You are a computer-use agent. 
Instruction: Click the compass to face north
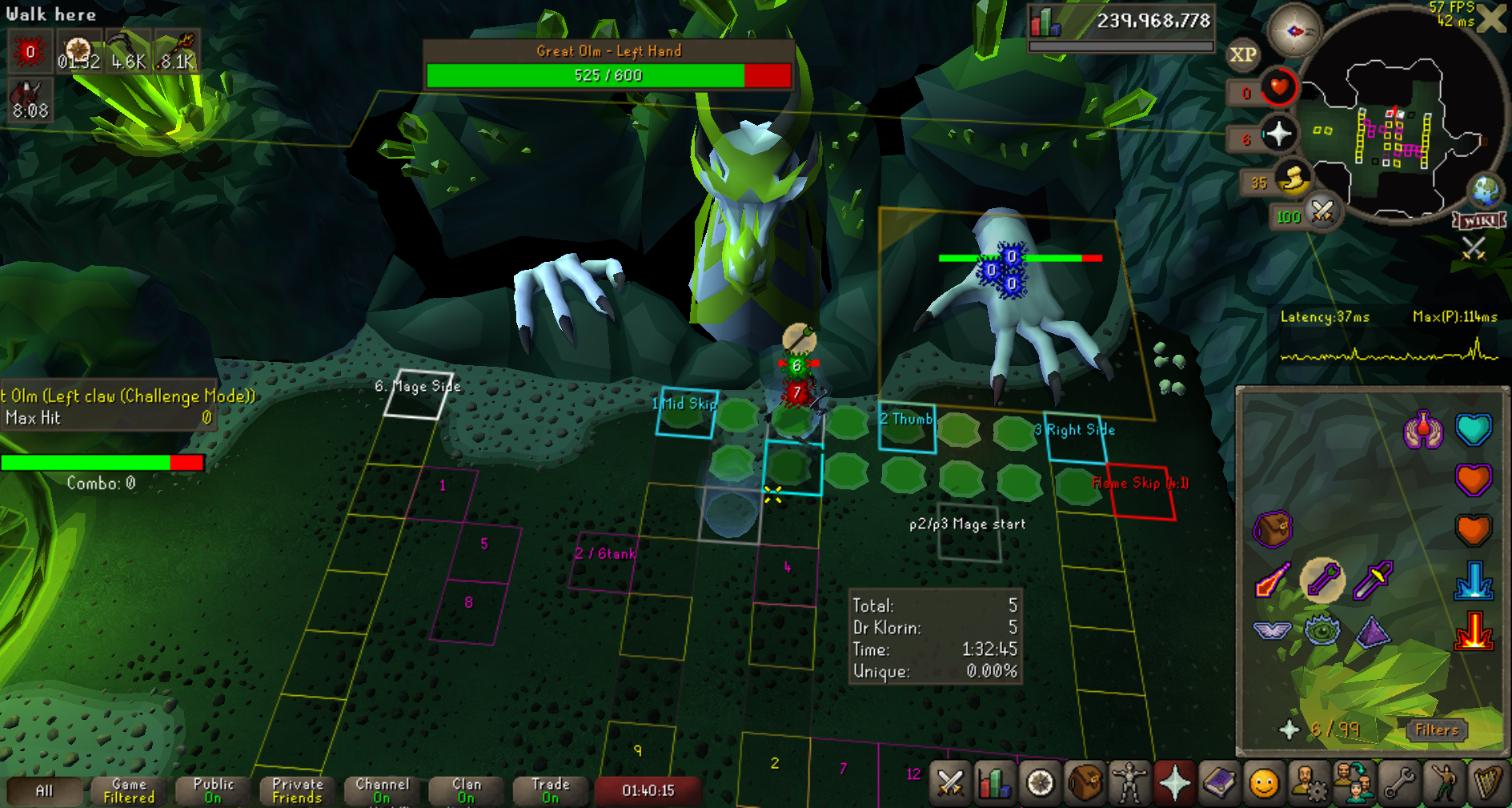[1293, 31]
